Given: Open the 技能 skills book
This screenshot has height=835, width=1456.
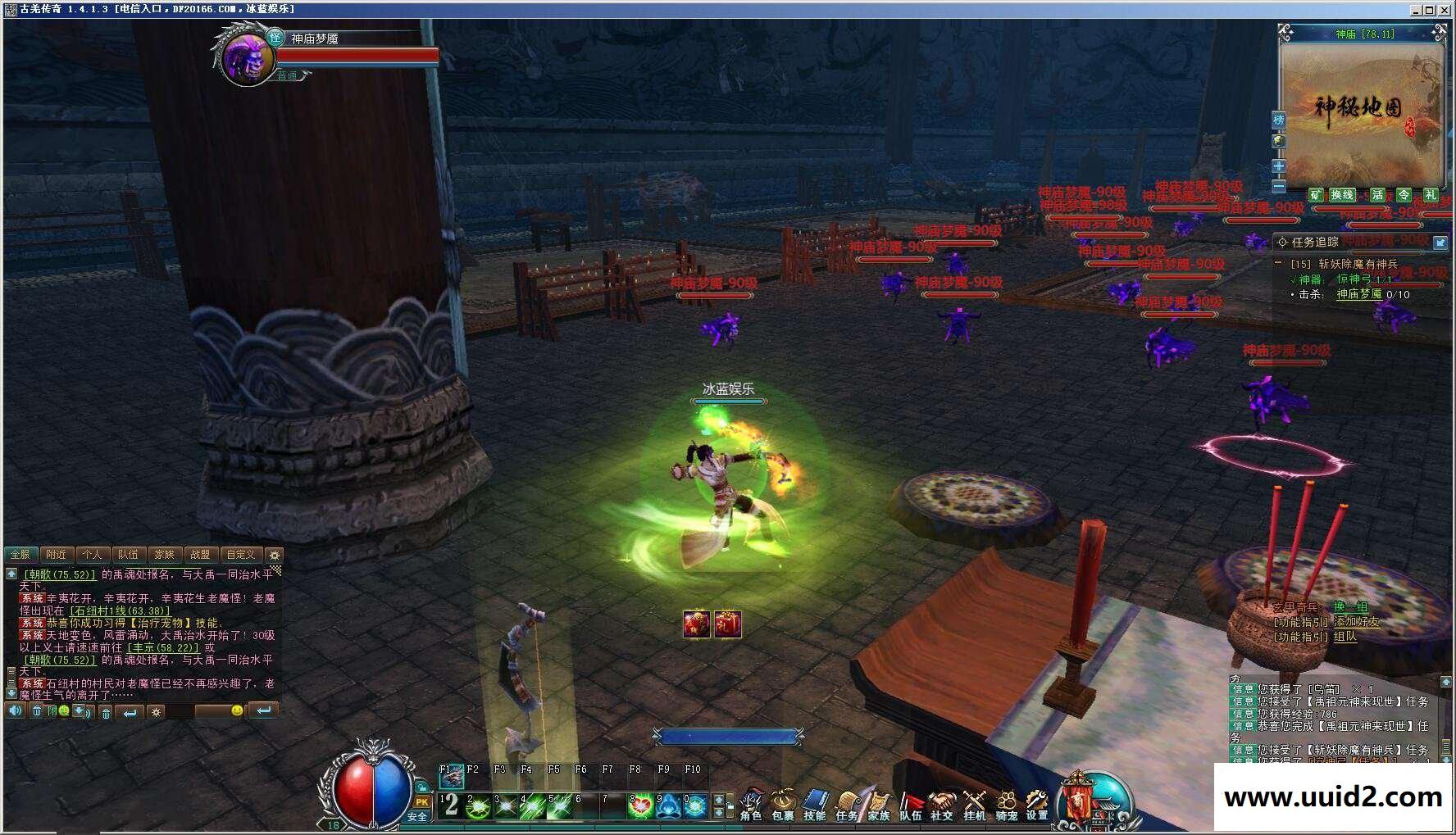Looking at the screenshot, I should coord(815,805).
